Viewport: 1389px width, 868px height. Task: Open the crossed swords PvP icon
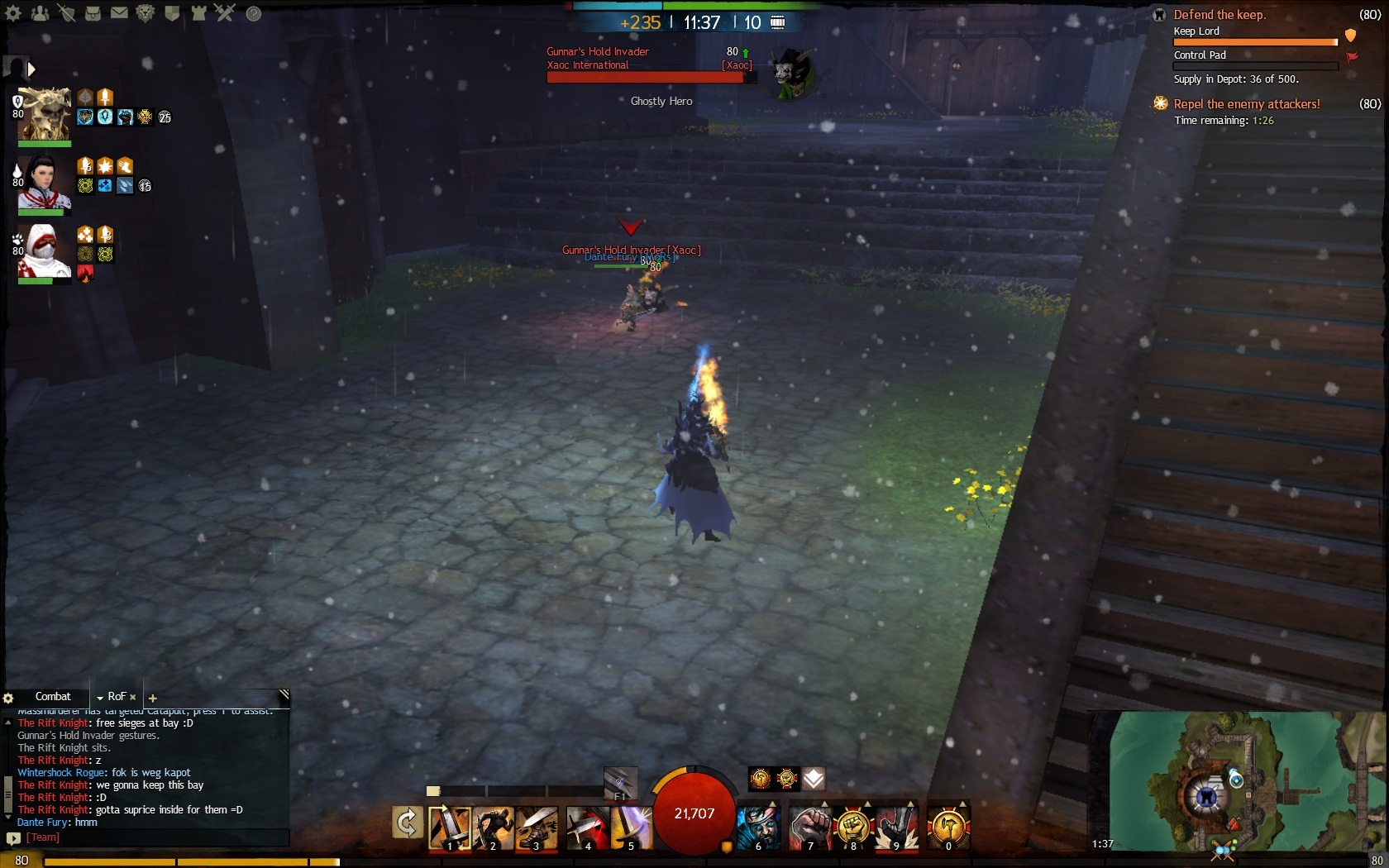point(225,13)
